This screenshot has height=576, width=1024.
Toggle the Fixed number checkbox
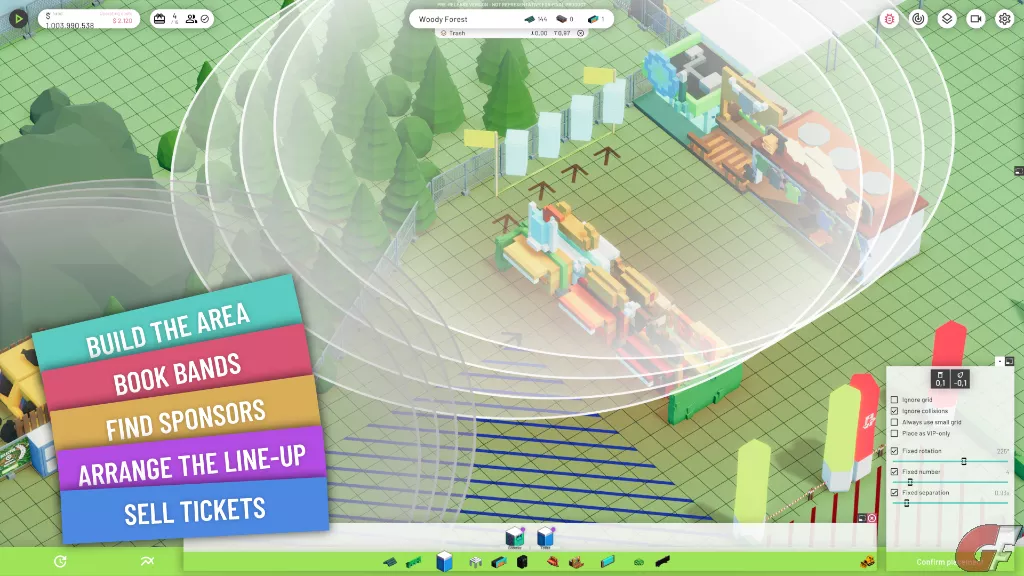[894, 472]
